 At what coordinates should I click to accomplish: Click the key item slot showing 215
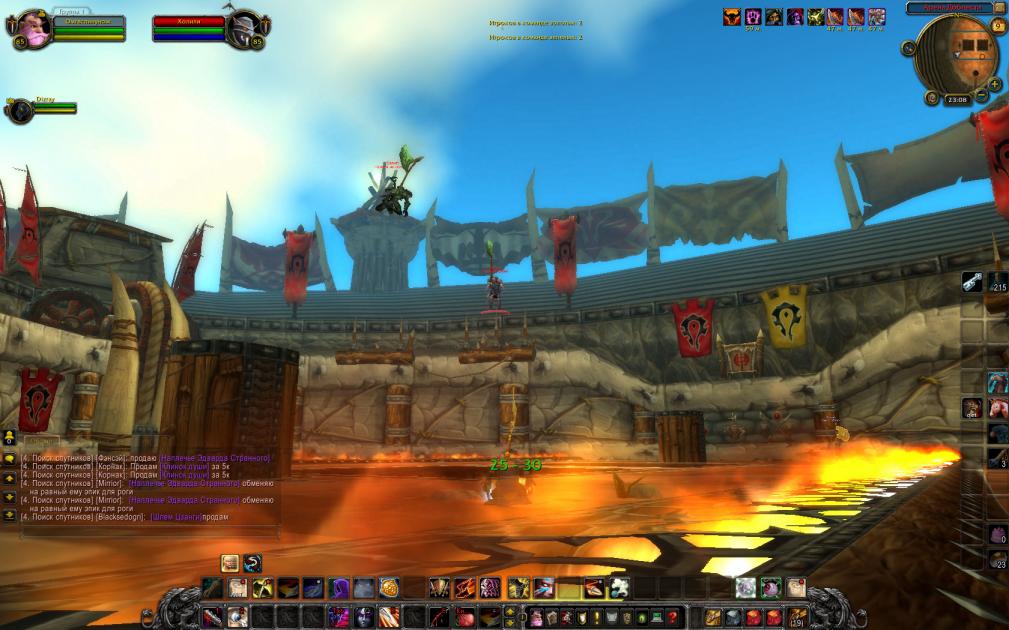tap(973, 284)
